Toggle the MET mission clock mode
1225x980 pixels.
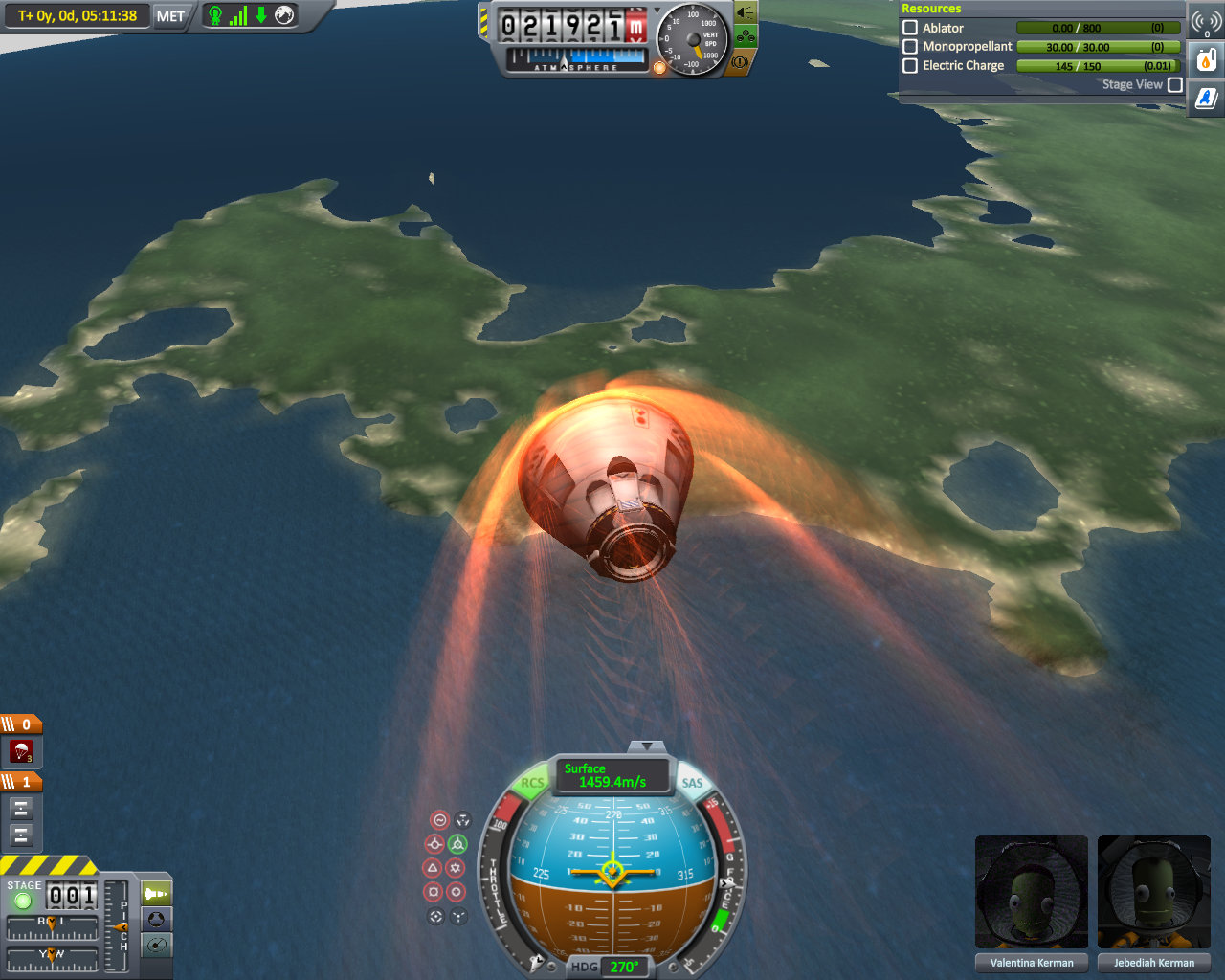(170, 16)
